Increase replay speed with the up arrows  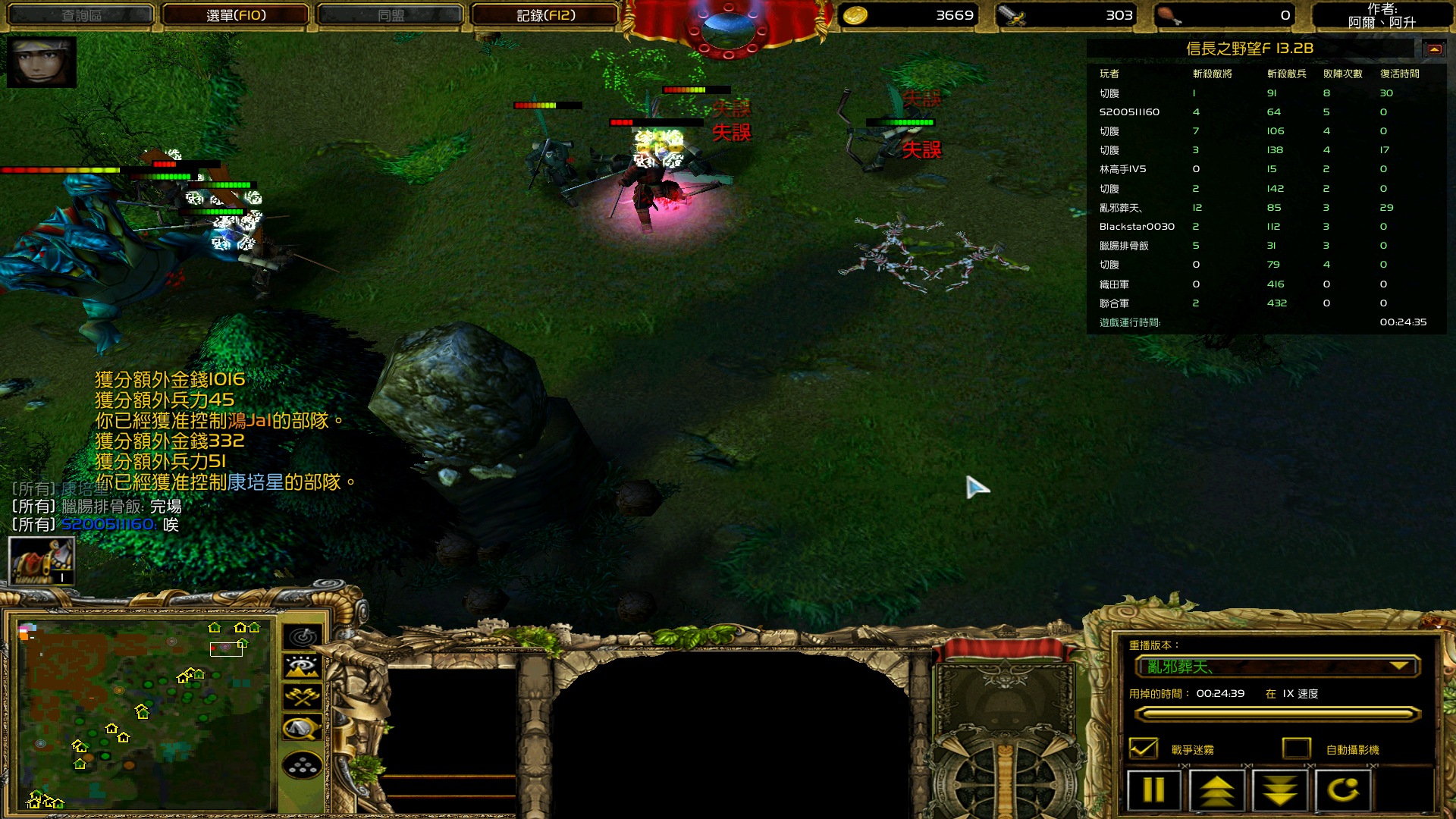[x=1216, y=790]
